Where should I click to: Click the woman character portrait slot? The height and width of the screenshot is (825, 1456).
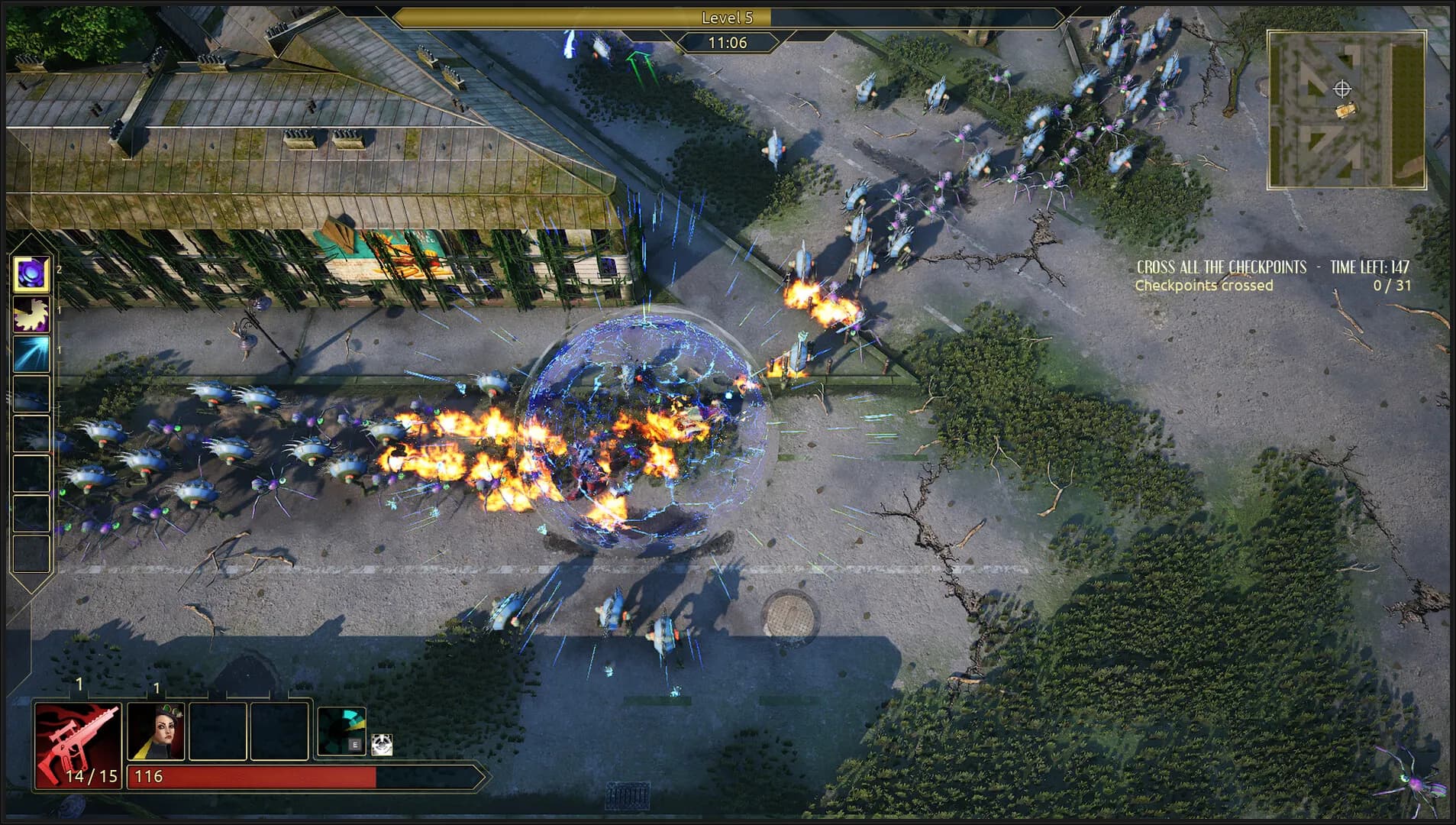156,732
